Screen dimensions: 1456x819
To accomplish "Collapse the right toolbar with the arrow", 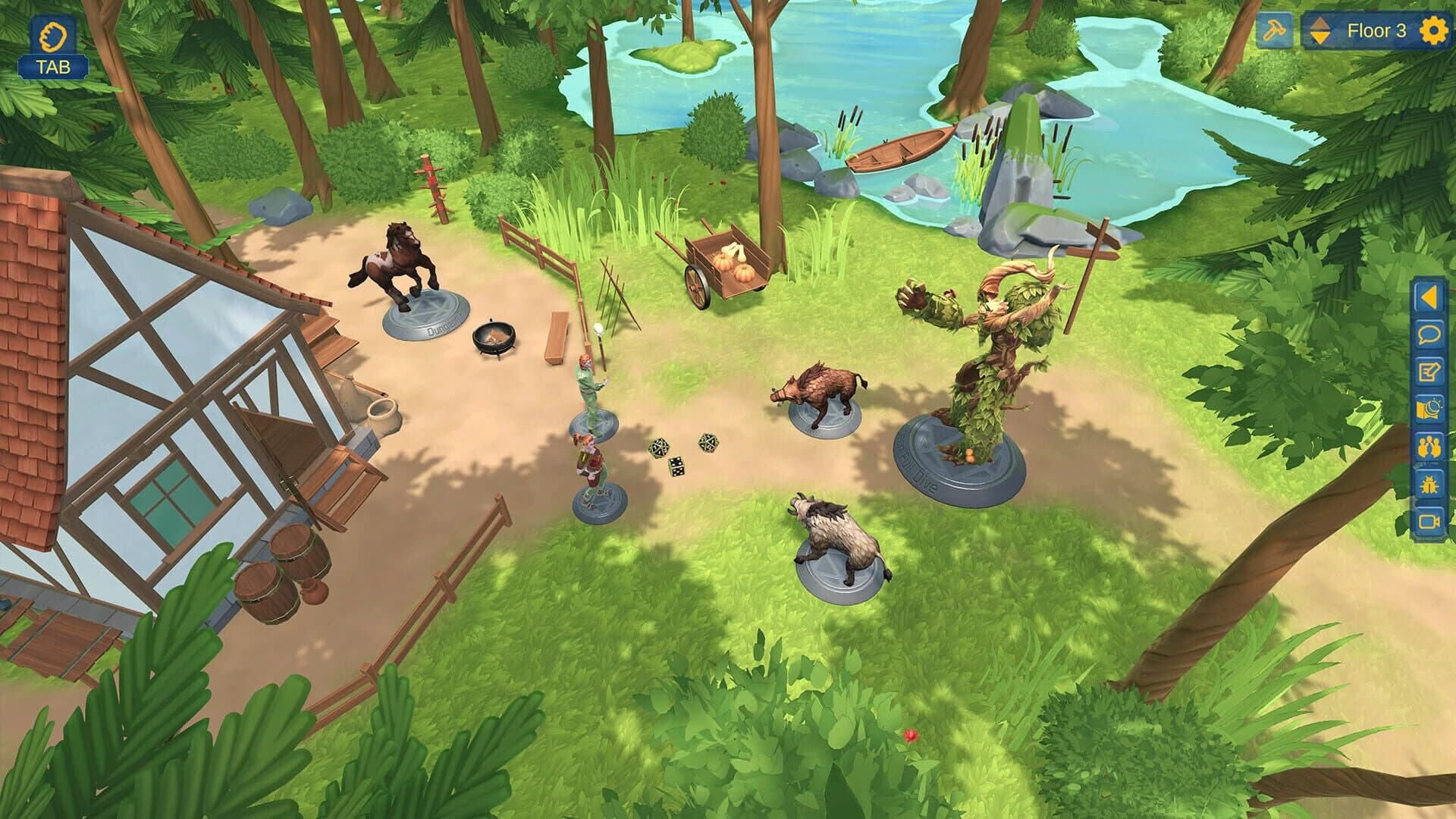I will coord(1429,296).
